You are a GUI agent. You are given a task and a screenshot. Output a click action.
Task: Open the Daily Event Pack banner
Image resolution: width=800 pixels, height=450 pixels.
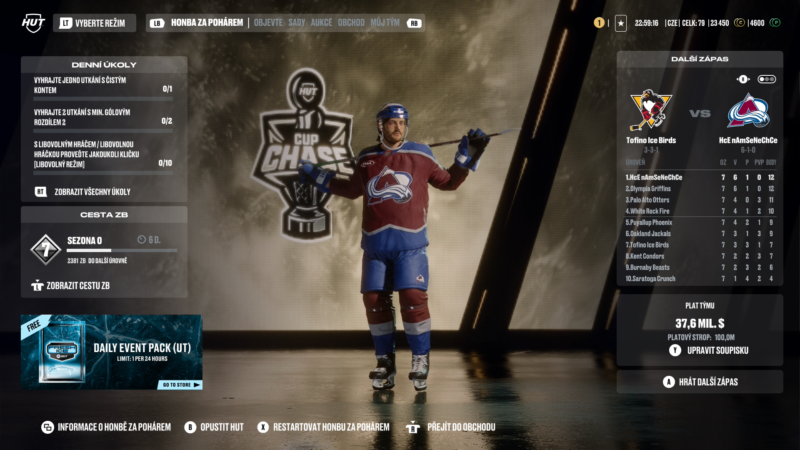pyautogui.click(x=111, y=352)
